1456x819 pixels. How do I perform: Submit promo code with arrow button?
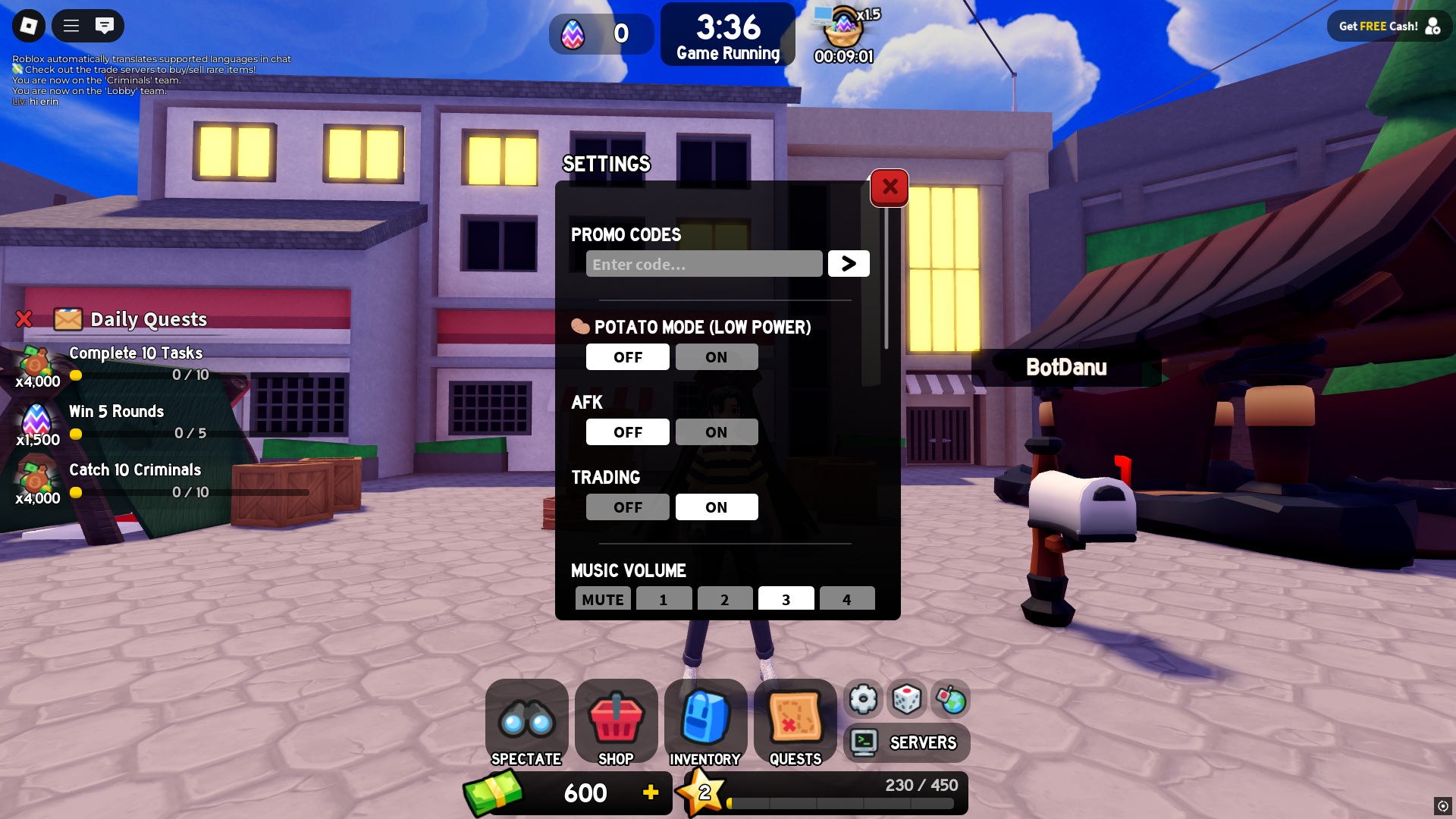pyautogui.click(x=849, y=264)
